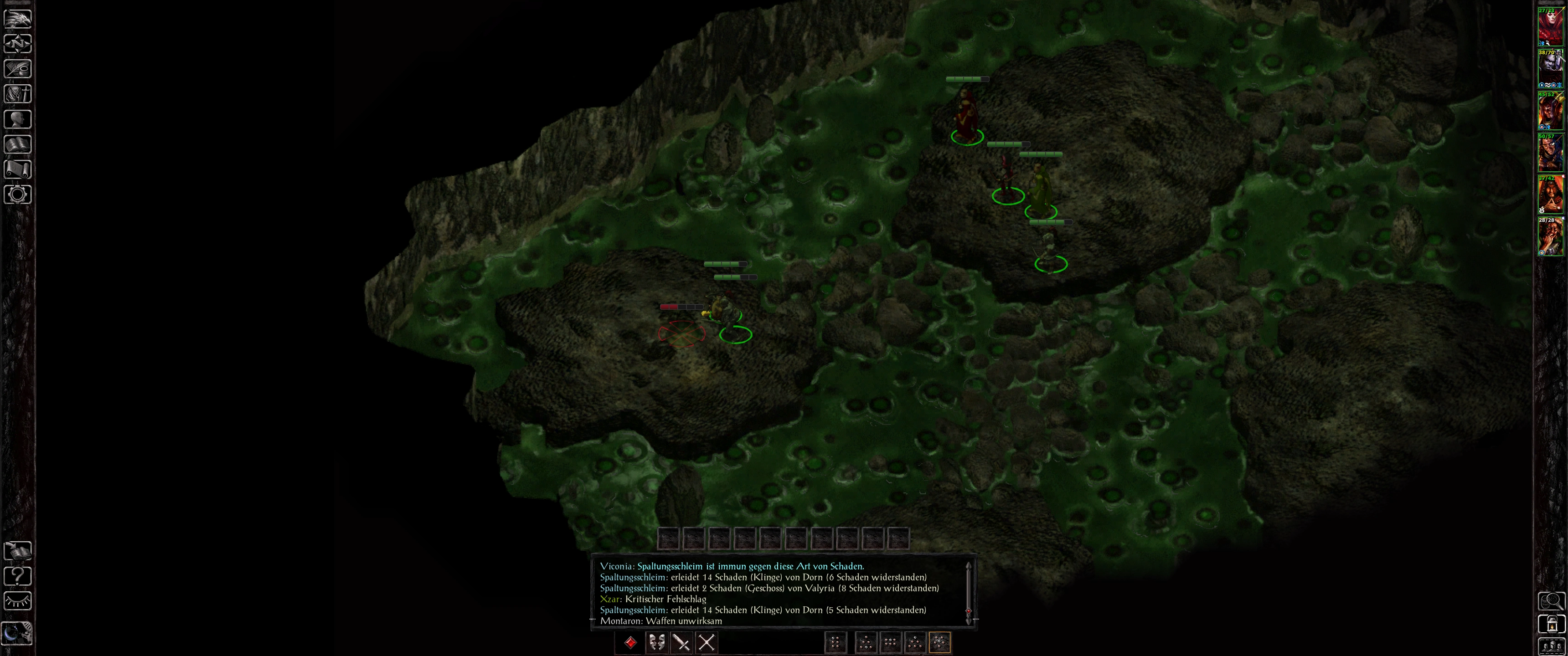
Task: Open the area map with the compass icon
Action: (18, 44)
